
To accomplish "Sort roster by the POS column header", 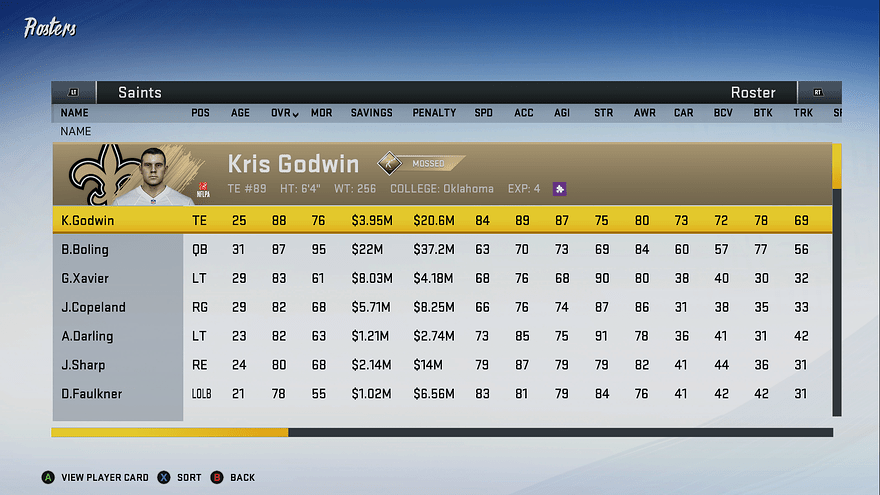I will (x=200, y=113).
